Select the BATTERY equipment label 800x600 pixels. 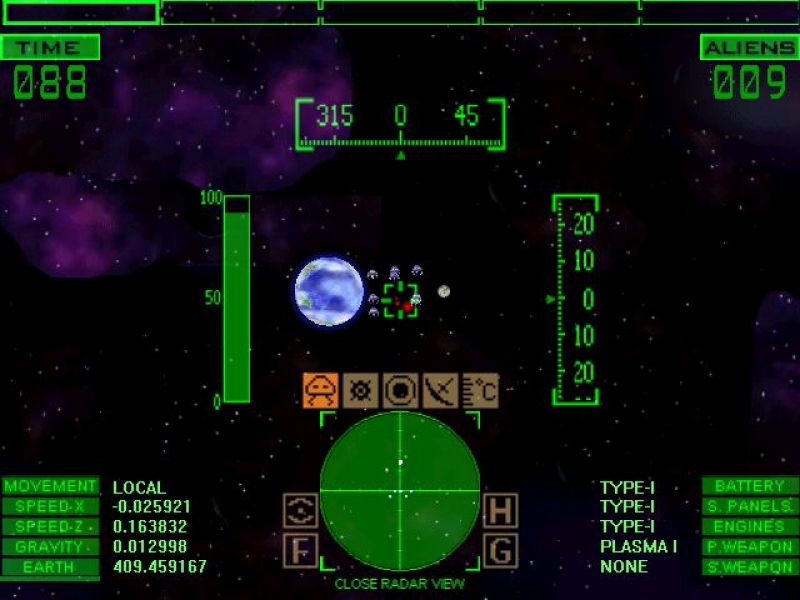749,487
